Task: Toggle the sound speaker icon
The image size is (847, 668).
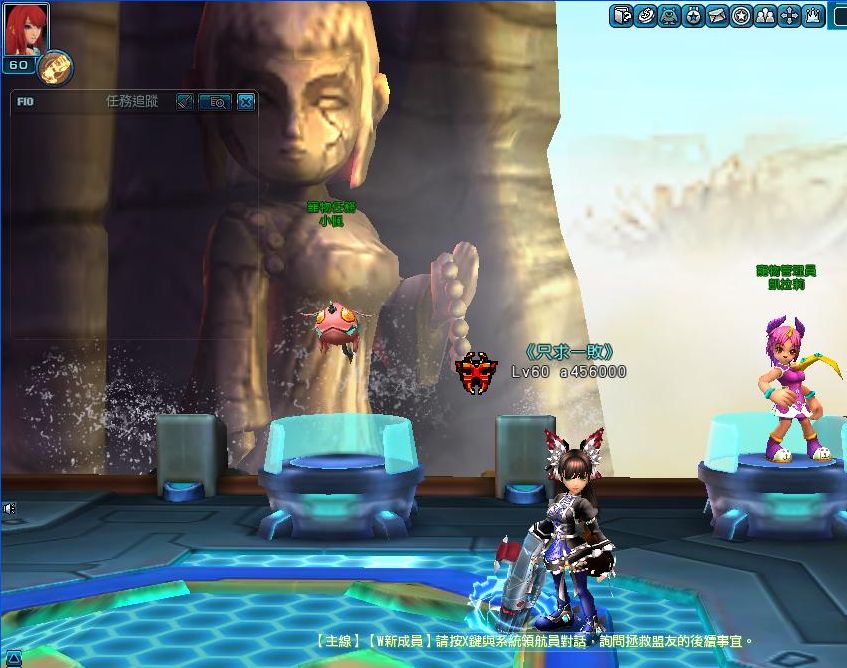Action: (9, 508)
